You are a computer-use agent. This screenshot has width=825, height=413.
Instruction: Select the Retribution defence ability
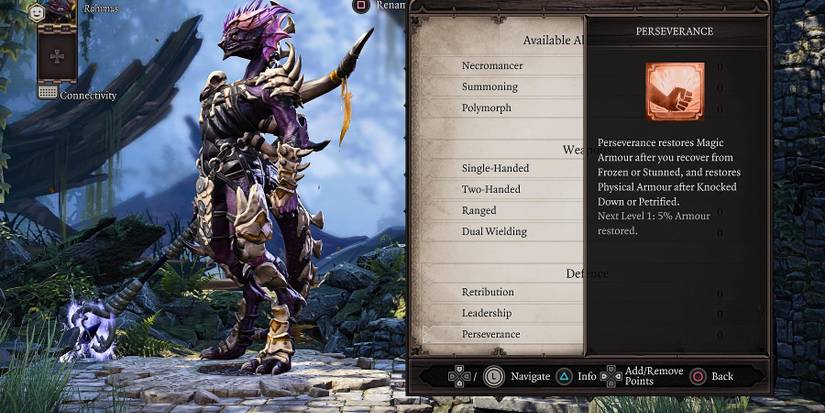coord(488,292)
